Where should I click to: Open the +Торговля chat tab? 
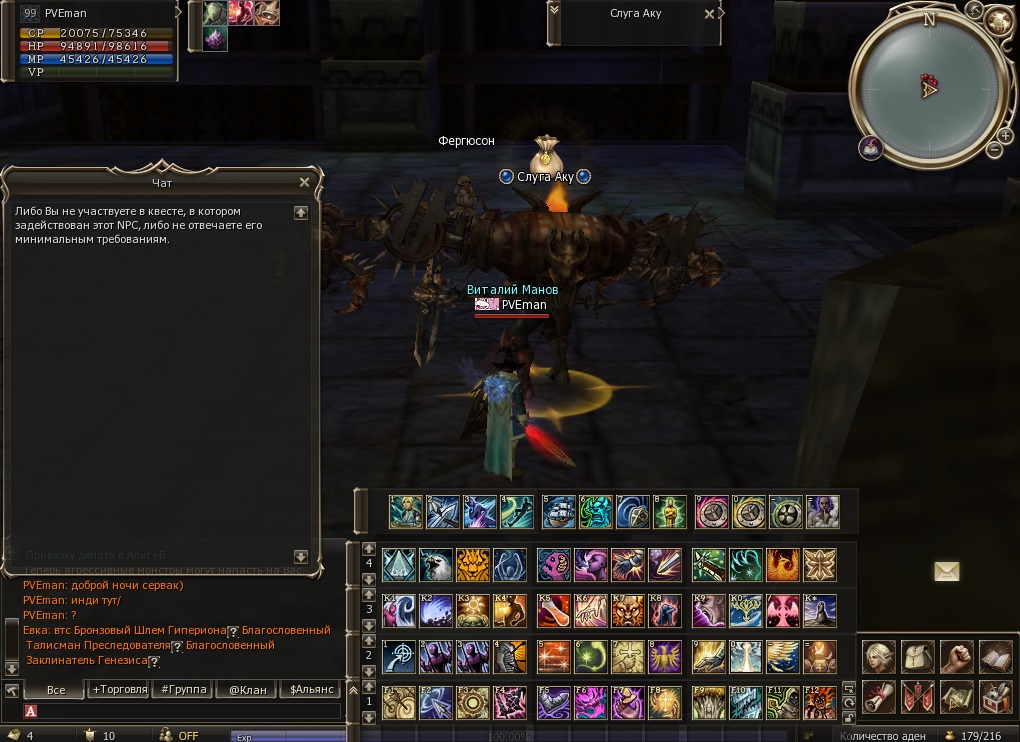coord(119,690)
